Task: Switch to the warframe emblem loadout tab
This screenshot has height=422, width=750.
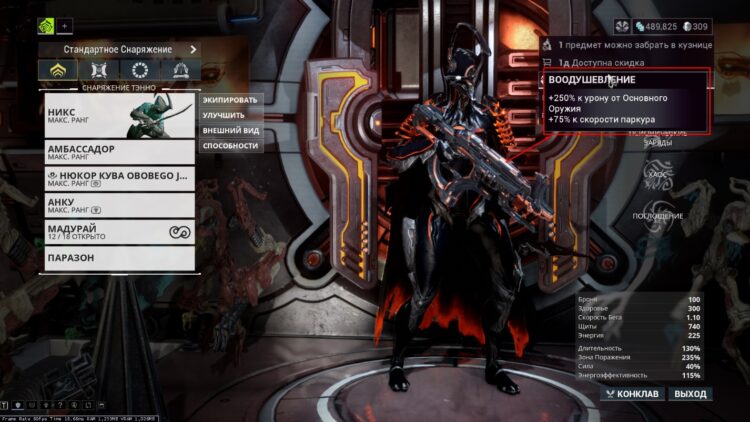Action: point(57,70)
